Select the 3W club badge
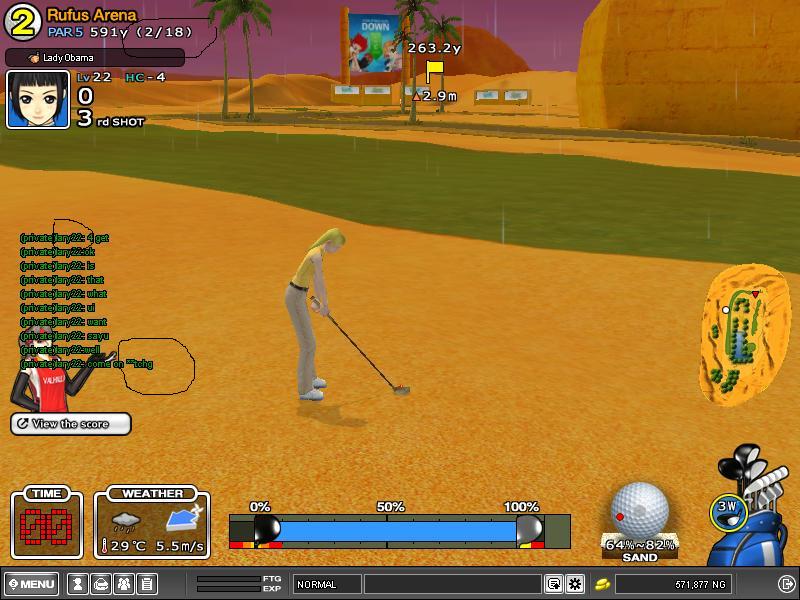The height and width of the screenshot is (600, 800). tap(727, 508)
